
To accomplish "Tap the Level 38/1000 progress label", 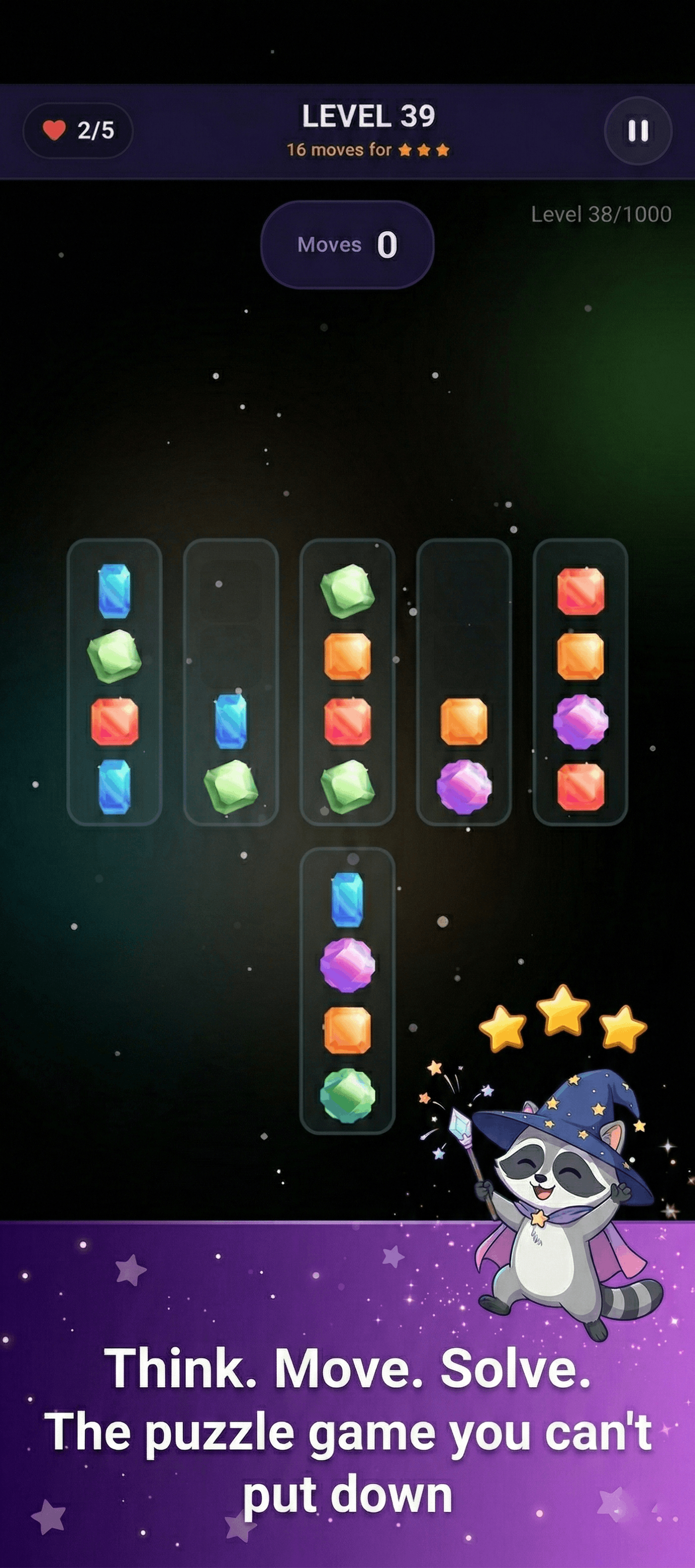I will click(x=600, y=214).
